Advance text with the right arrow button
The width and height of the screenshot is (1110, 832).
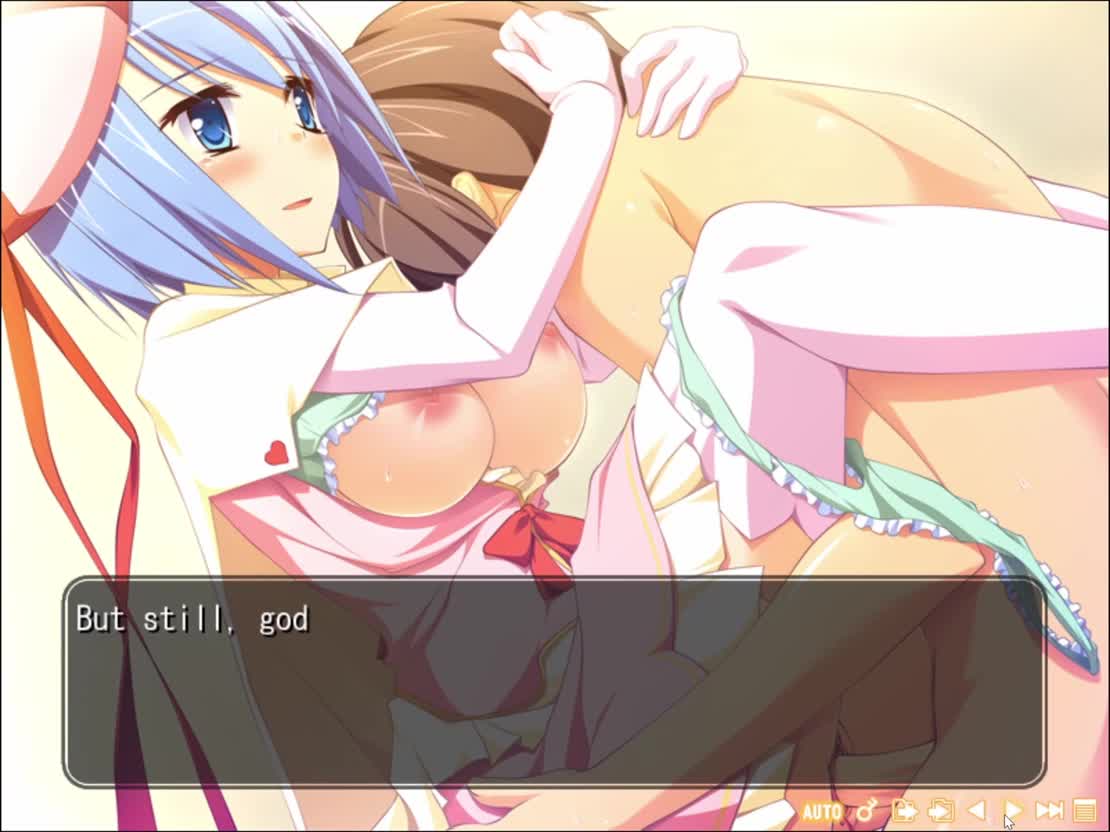(1013, 810)
